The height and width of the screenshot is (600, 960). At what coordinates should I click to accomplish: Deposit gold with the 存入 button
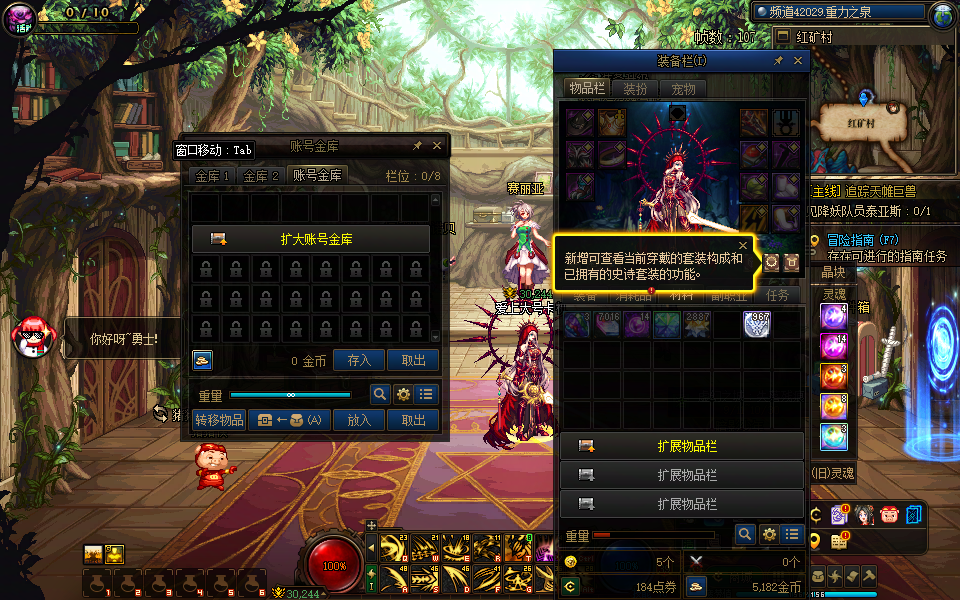pyautogui.click(x=358, y=361)
